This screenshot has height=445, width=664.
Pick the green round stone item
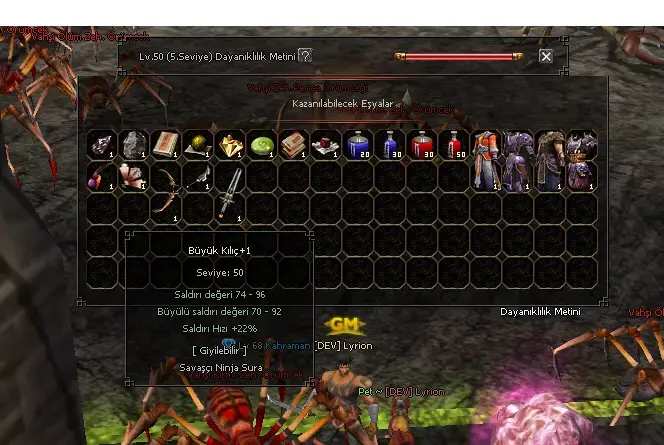262,145
